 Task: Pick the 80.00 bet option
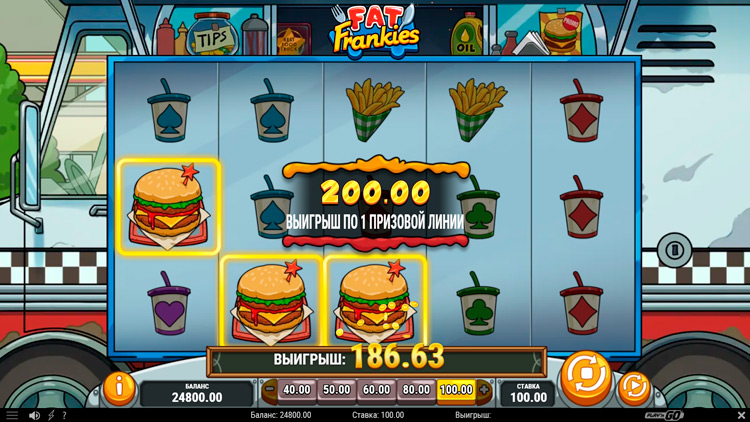pos(415,389)
